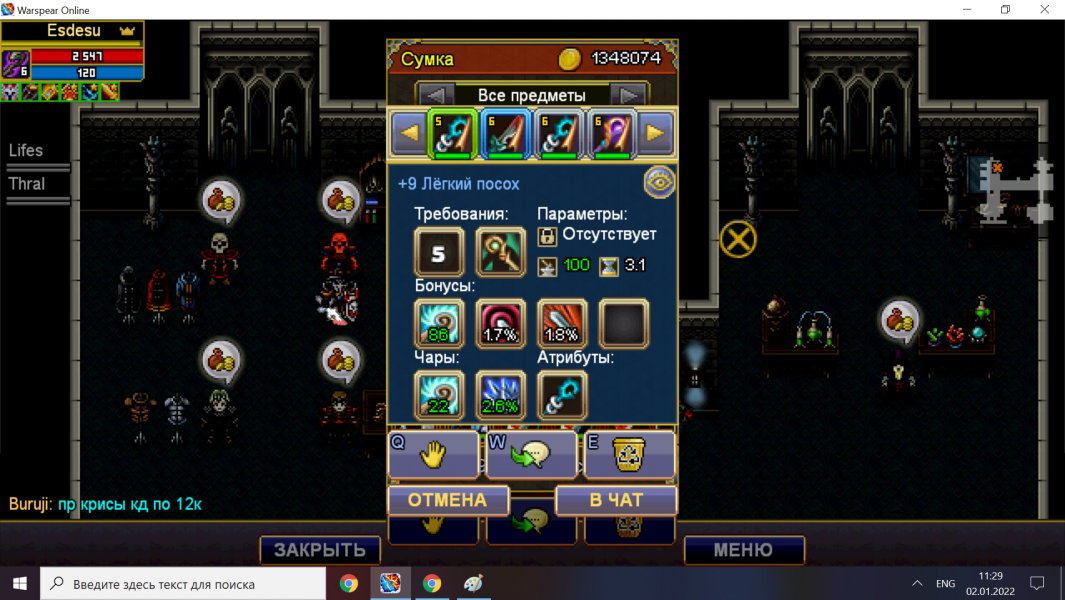The image size is (1065, 600).
Task: Switch to previous item category filter
Action: 435,96
